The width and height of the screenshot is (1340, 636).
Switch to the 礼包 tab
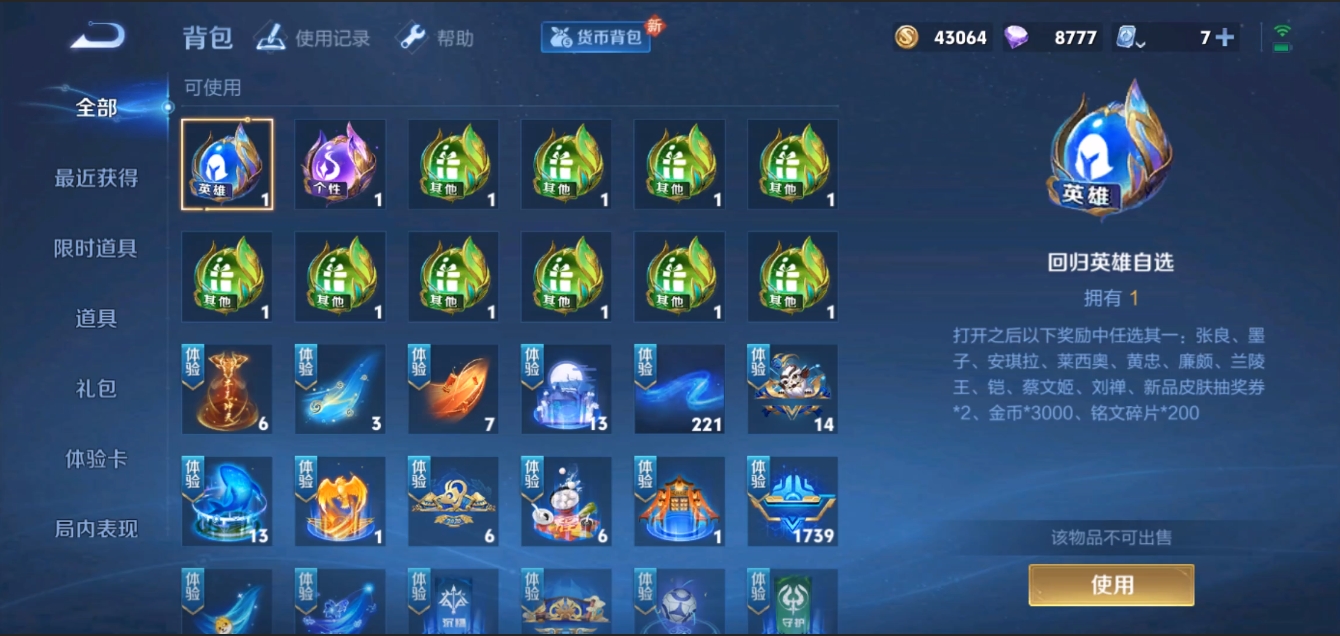[x=96, y=388]
